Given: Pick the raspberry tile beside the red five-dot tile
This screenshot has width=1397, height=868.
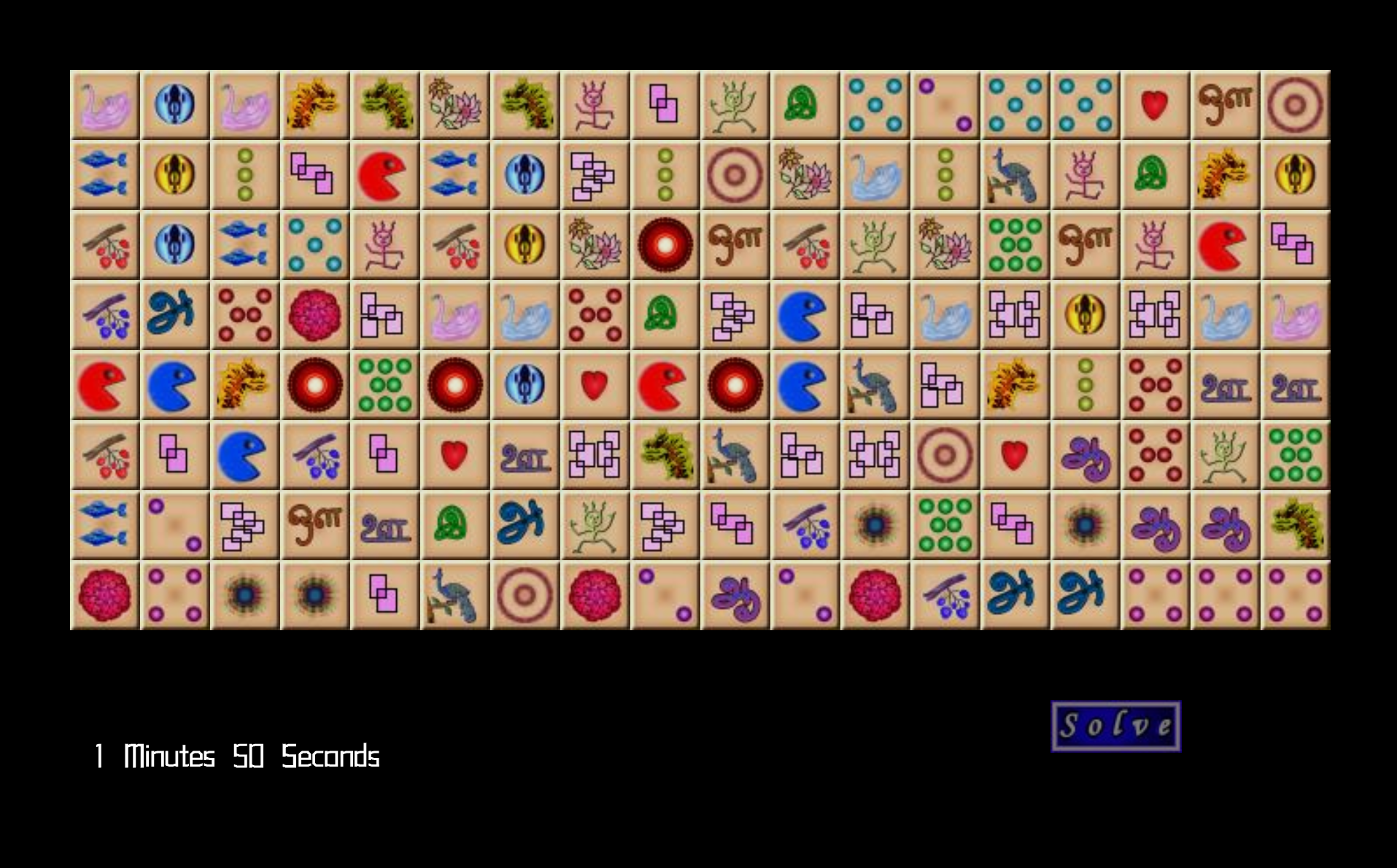Looking at the screenshot, I should point(315,315).
